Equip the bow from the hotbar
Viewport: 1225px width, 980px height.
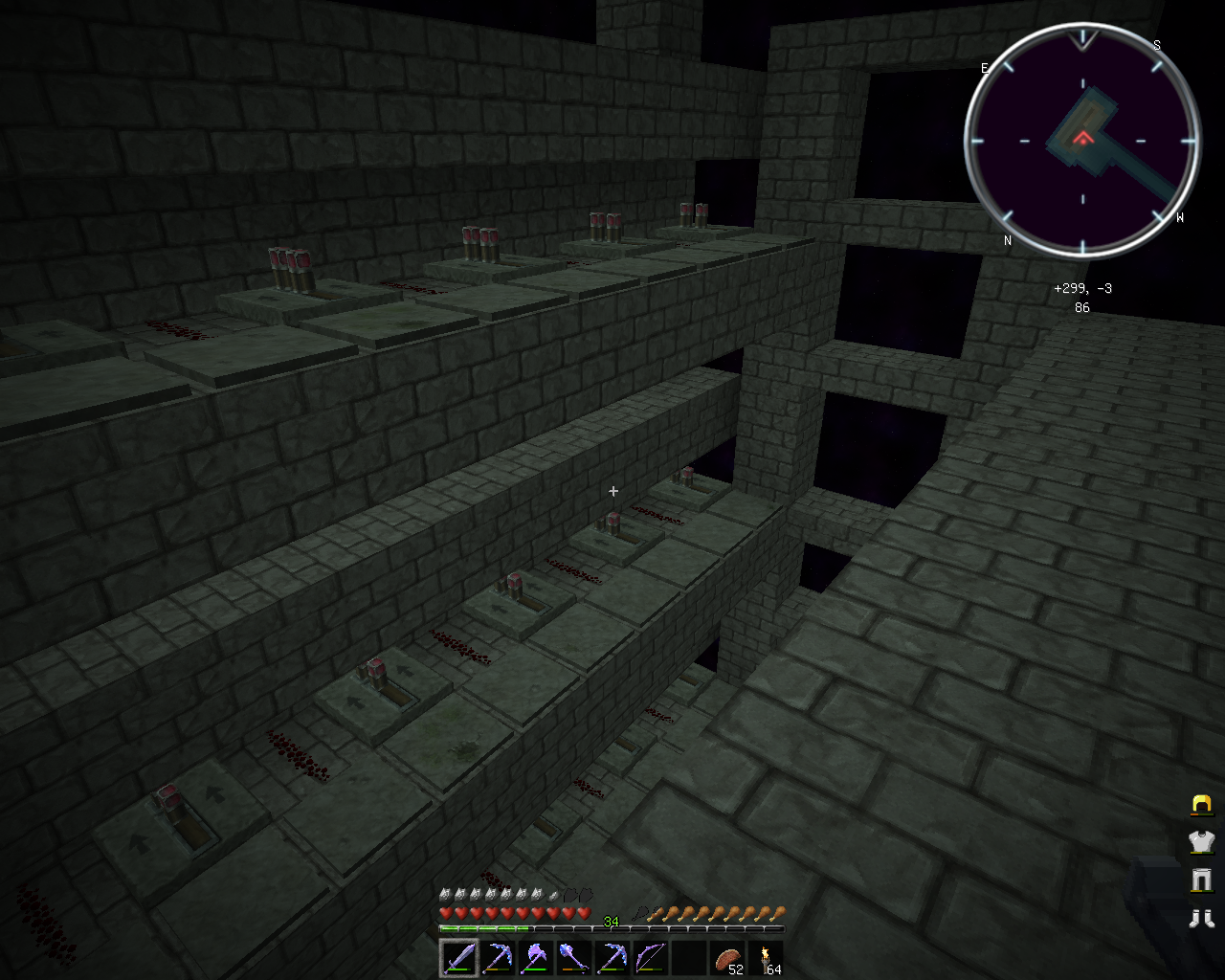(x=650, y=957)
